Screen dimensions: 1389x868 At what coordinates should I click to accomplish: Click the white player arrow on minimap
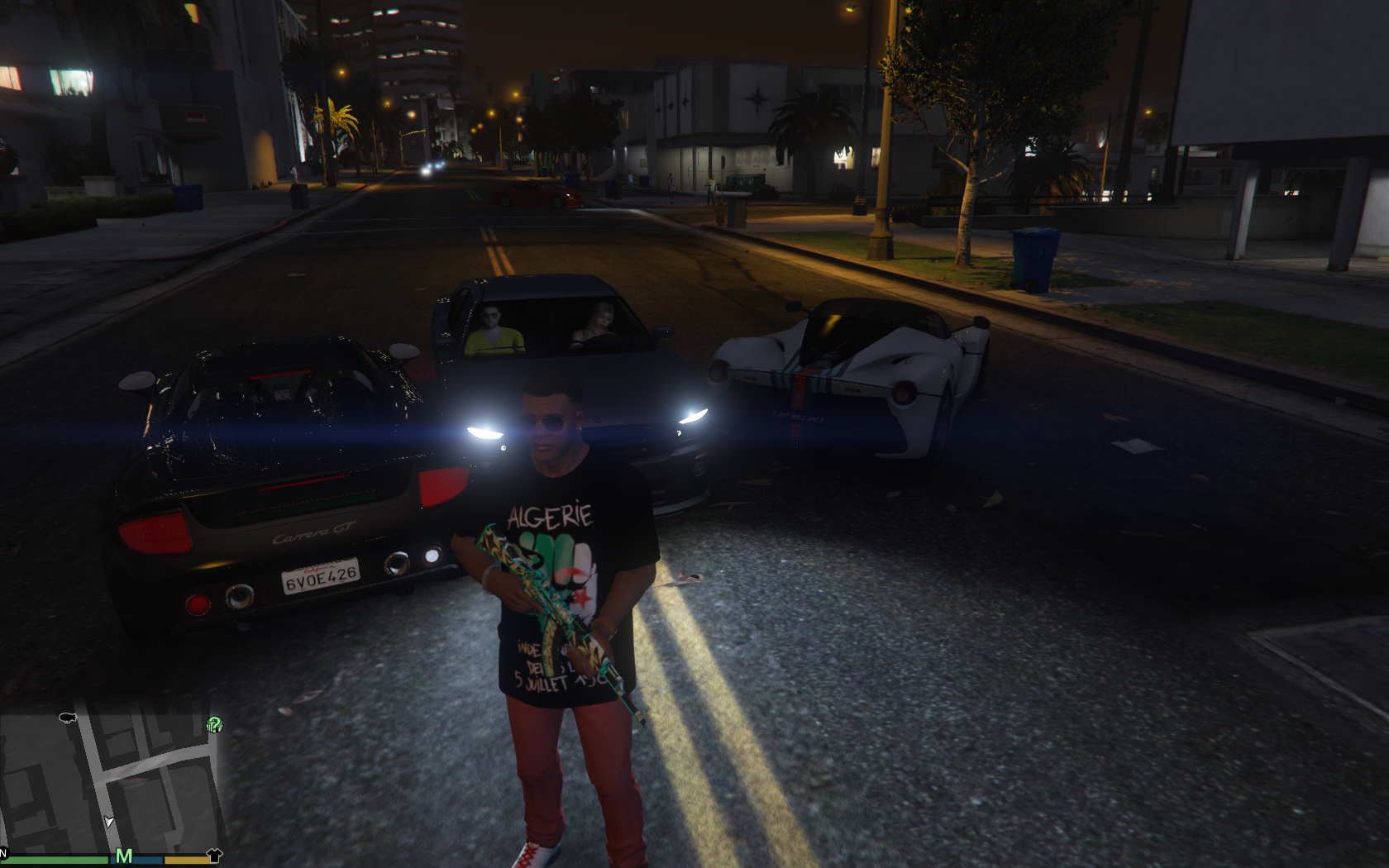[x=109, y=822]
